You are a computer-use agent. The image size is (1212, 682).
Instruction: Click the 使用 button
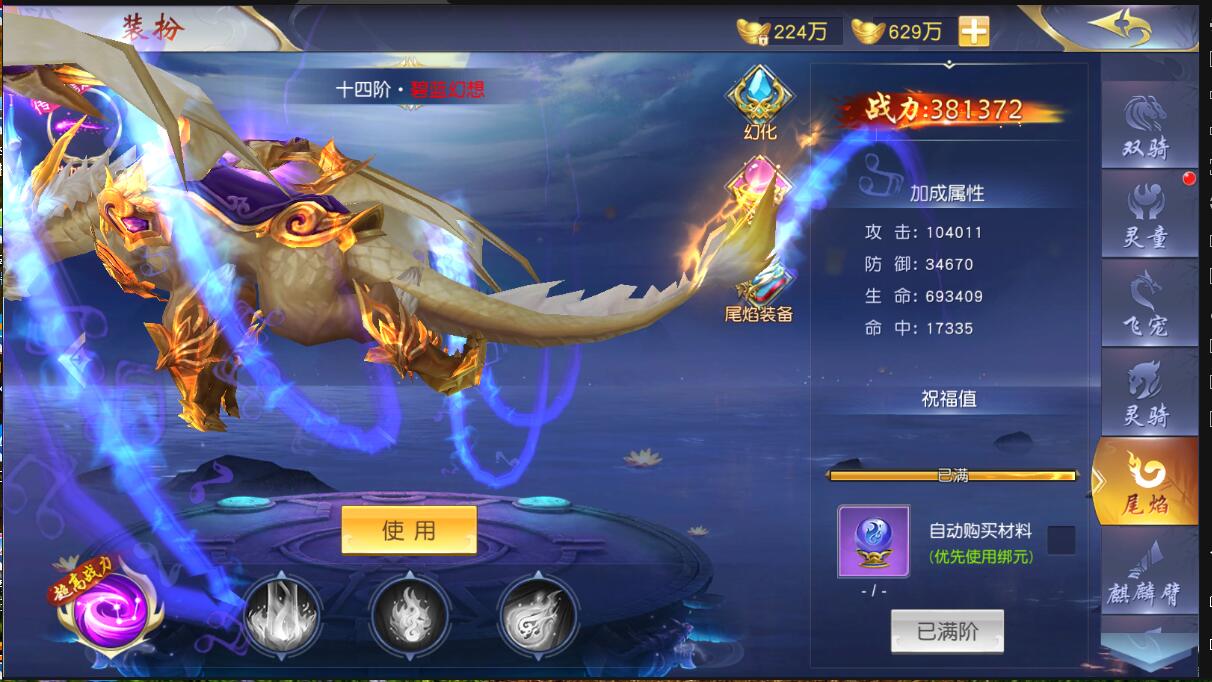point(409,530)
